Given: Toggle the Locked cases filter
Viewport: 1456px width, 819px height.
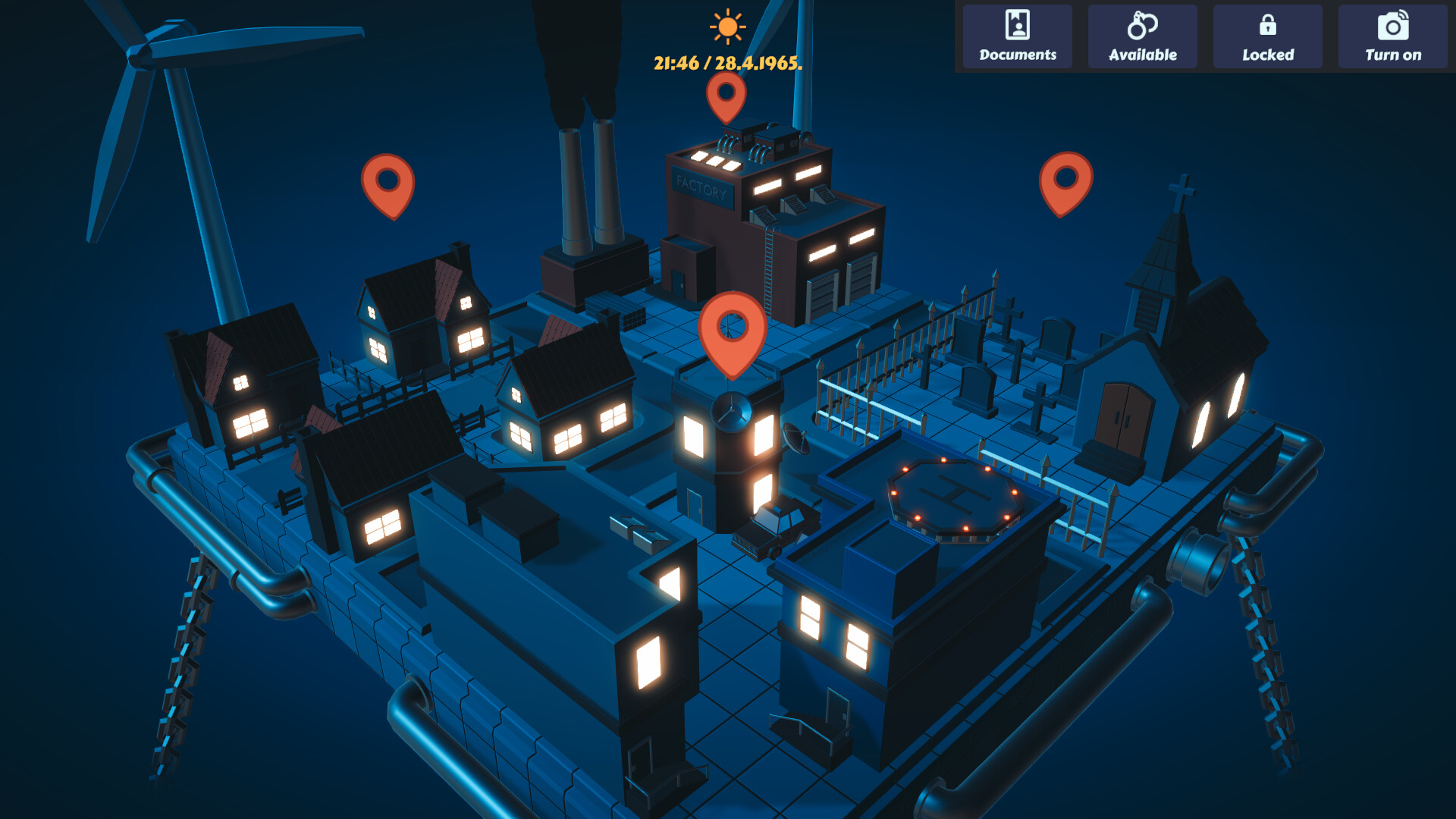Looking at the screenshot, I should 1267,36.
